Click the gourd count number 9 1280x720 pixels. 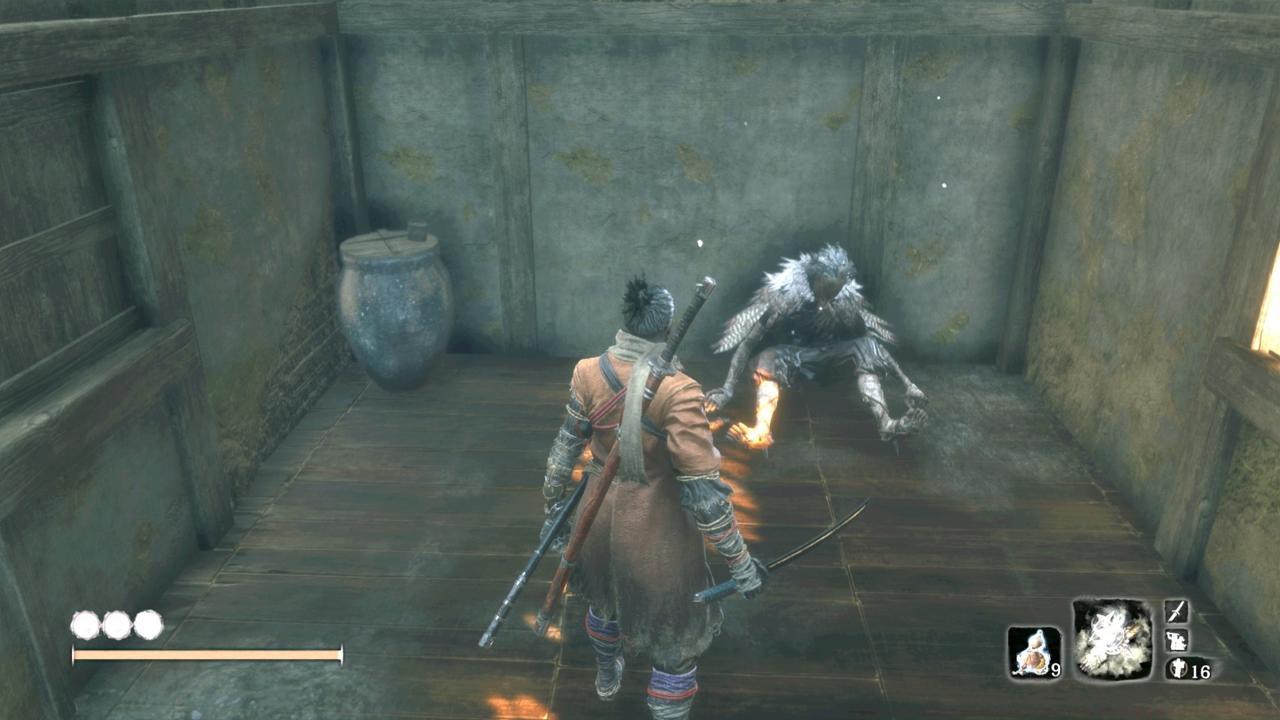tap(1056, 671)
